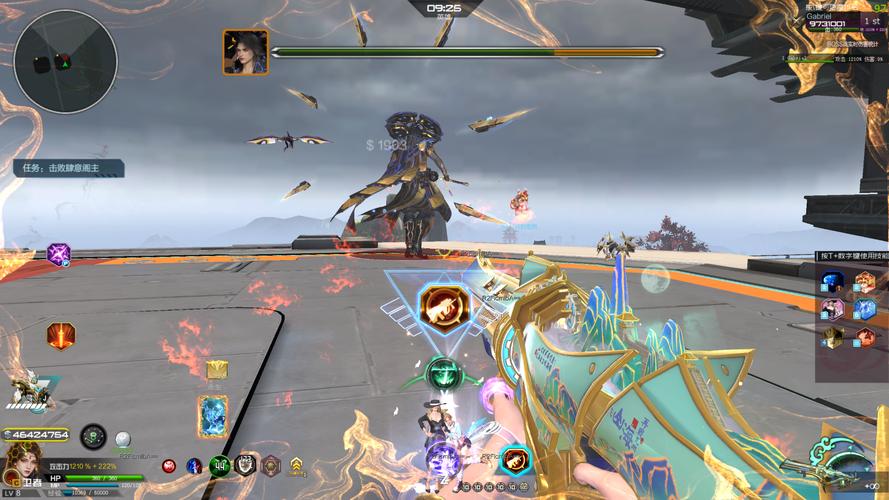Select the white orb item icon
This screenshot has height=500, width=889.
point(123,439)
